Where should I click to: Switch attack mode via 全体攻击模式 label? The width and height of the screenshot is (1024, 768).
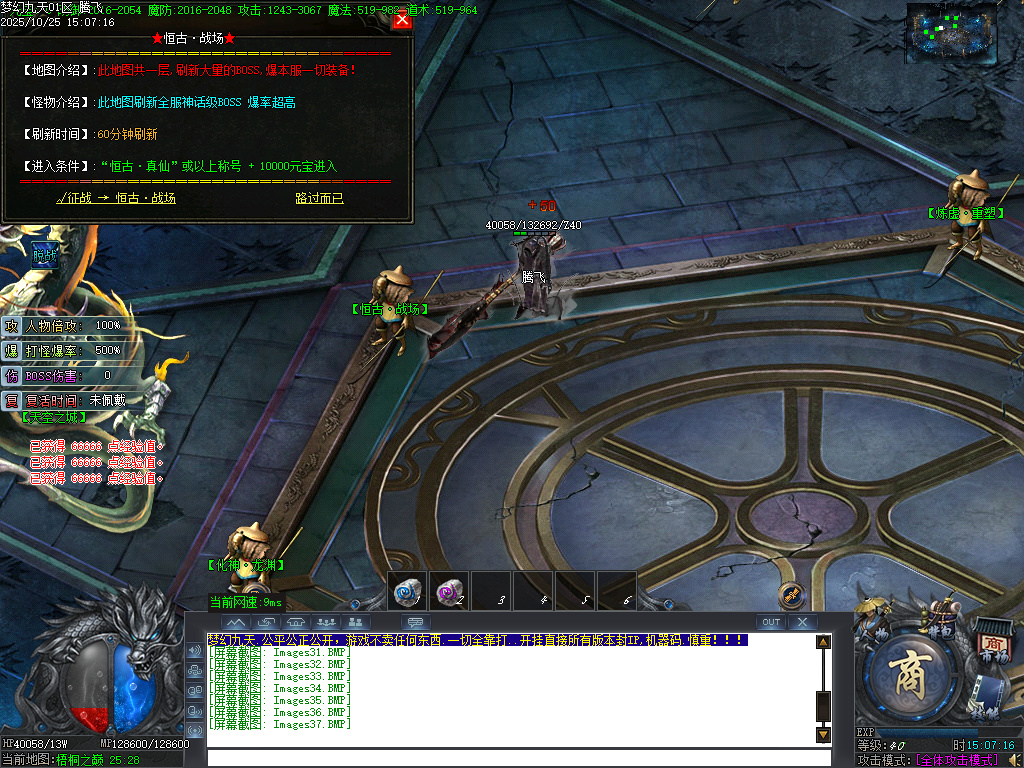(957, 760)
